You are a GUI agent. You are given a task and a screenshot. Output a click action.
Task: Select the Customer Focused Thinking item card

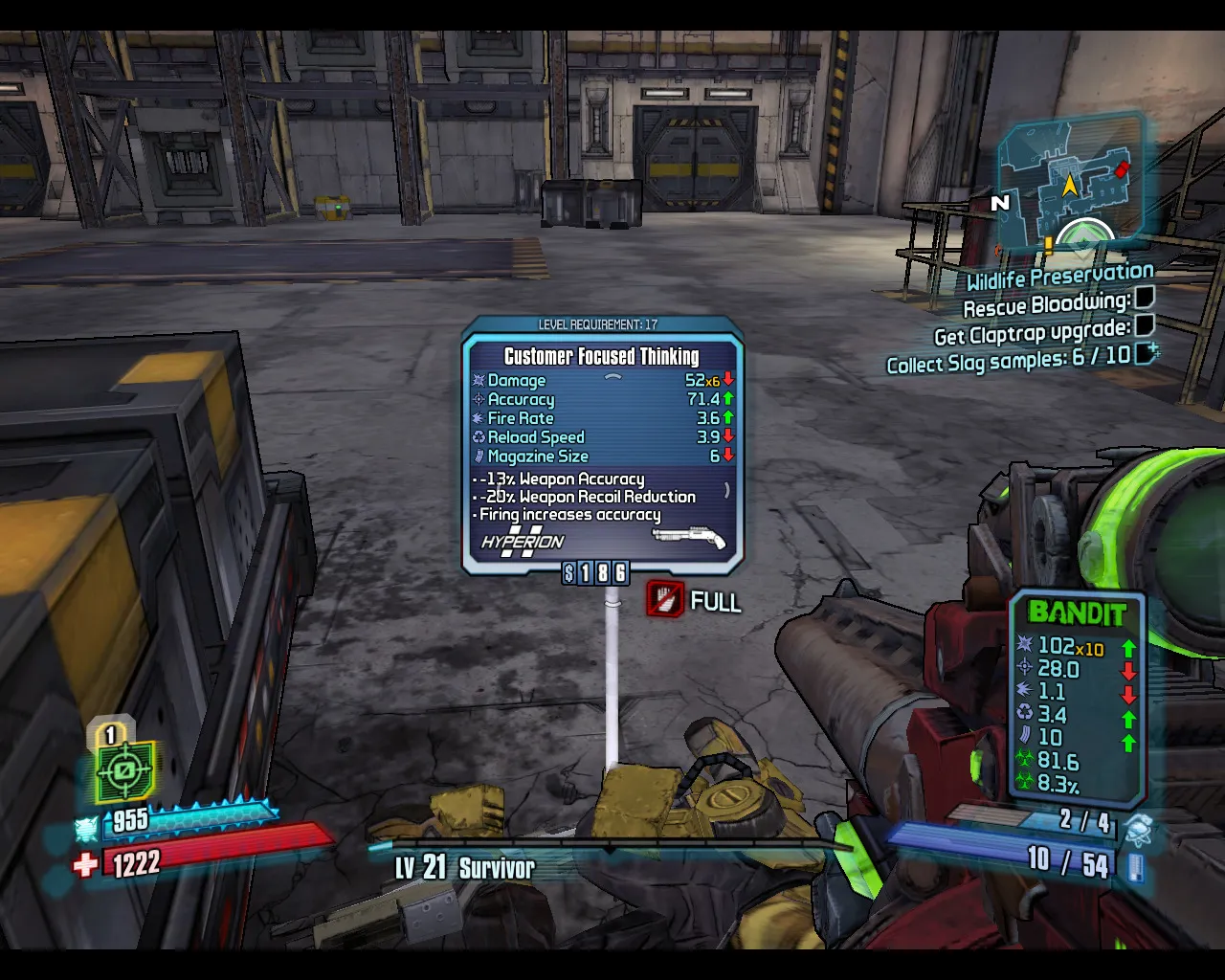(602, 446)
